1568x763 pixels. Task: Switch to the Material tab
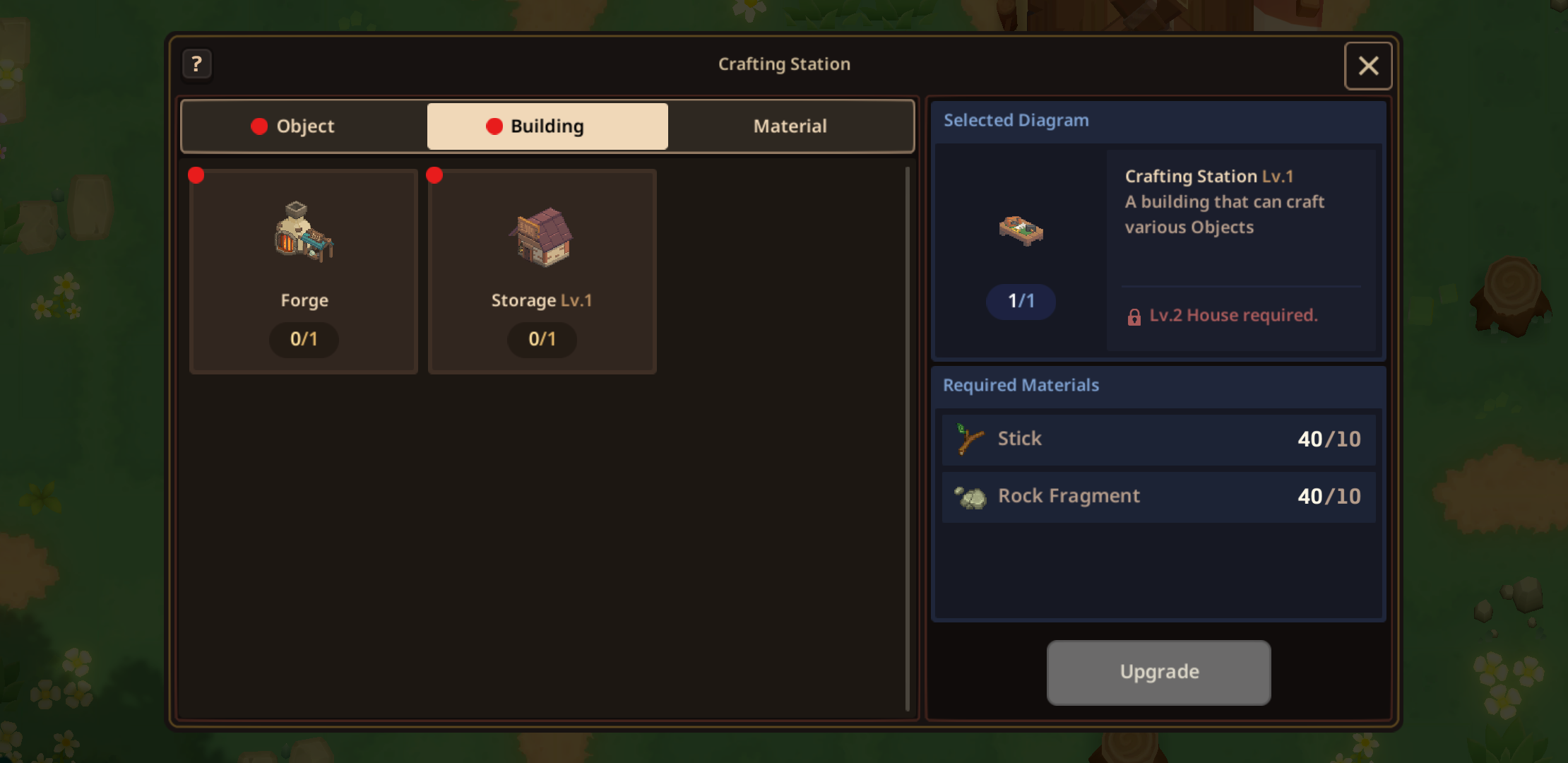(x=790, y=126)
